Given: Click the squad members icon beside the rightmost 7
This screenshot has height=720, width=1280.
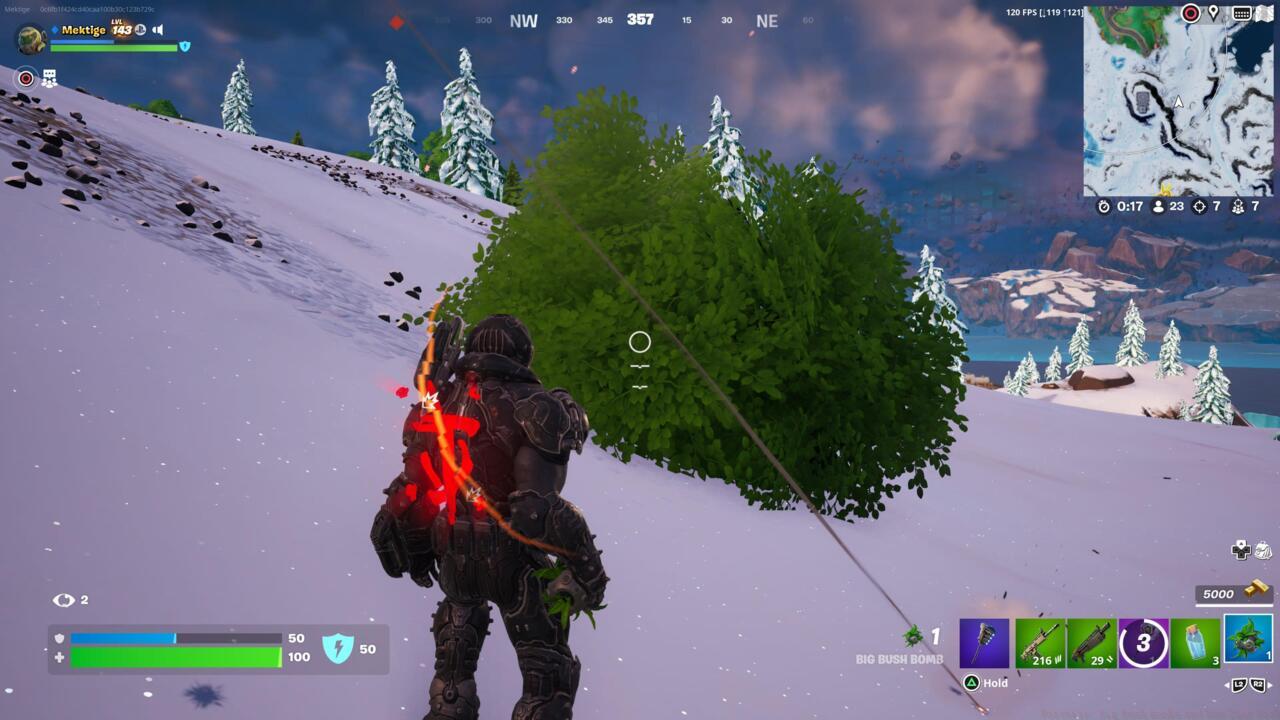Looking at the screenshot, I should [x=1239, y=207].
